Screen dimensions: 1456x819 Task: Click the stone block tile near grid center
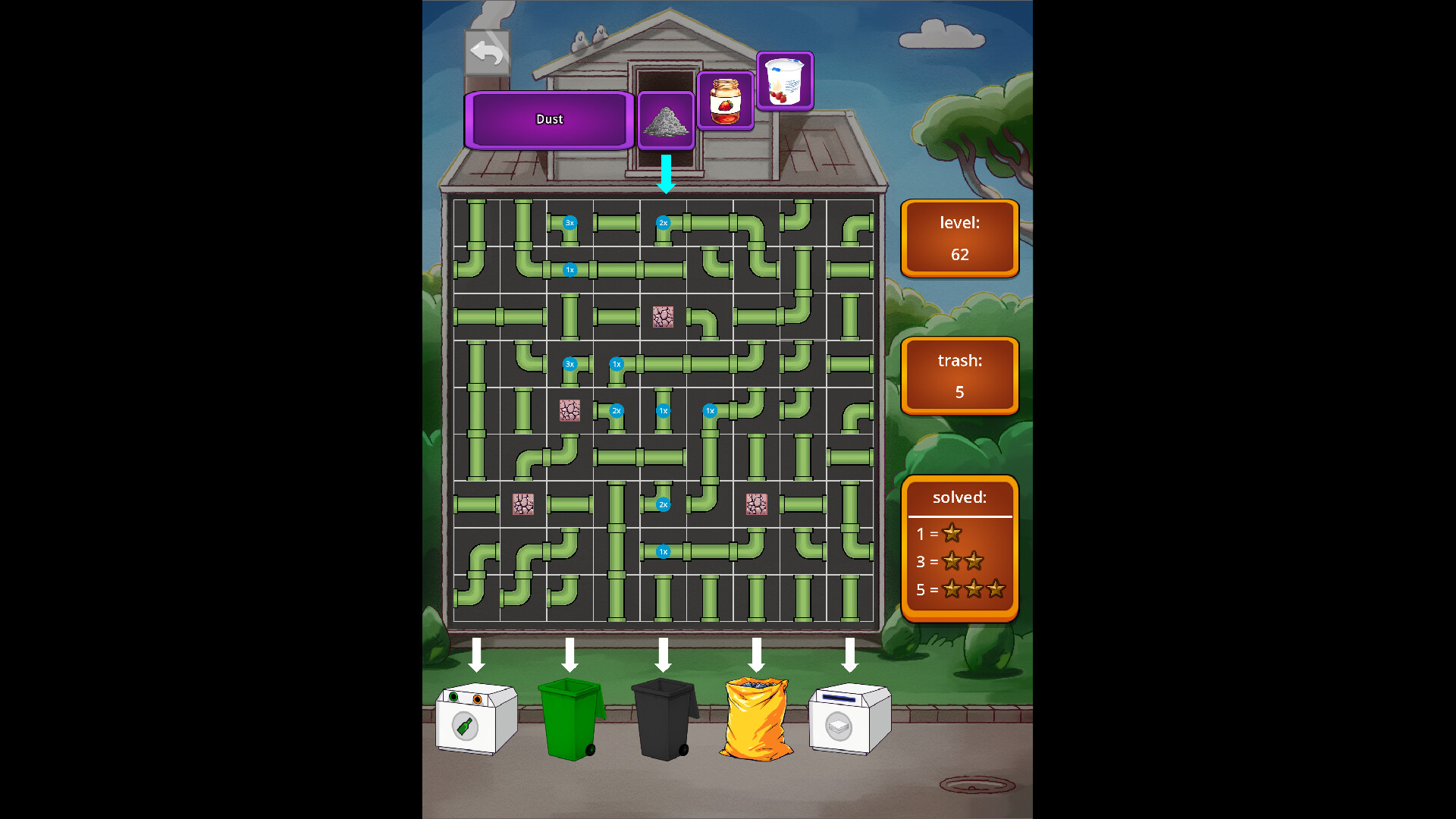coord(664,318)
